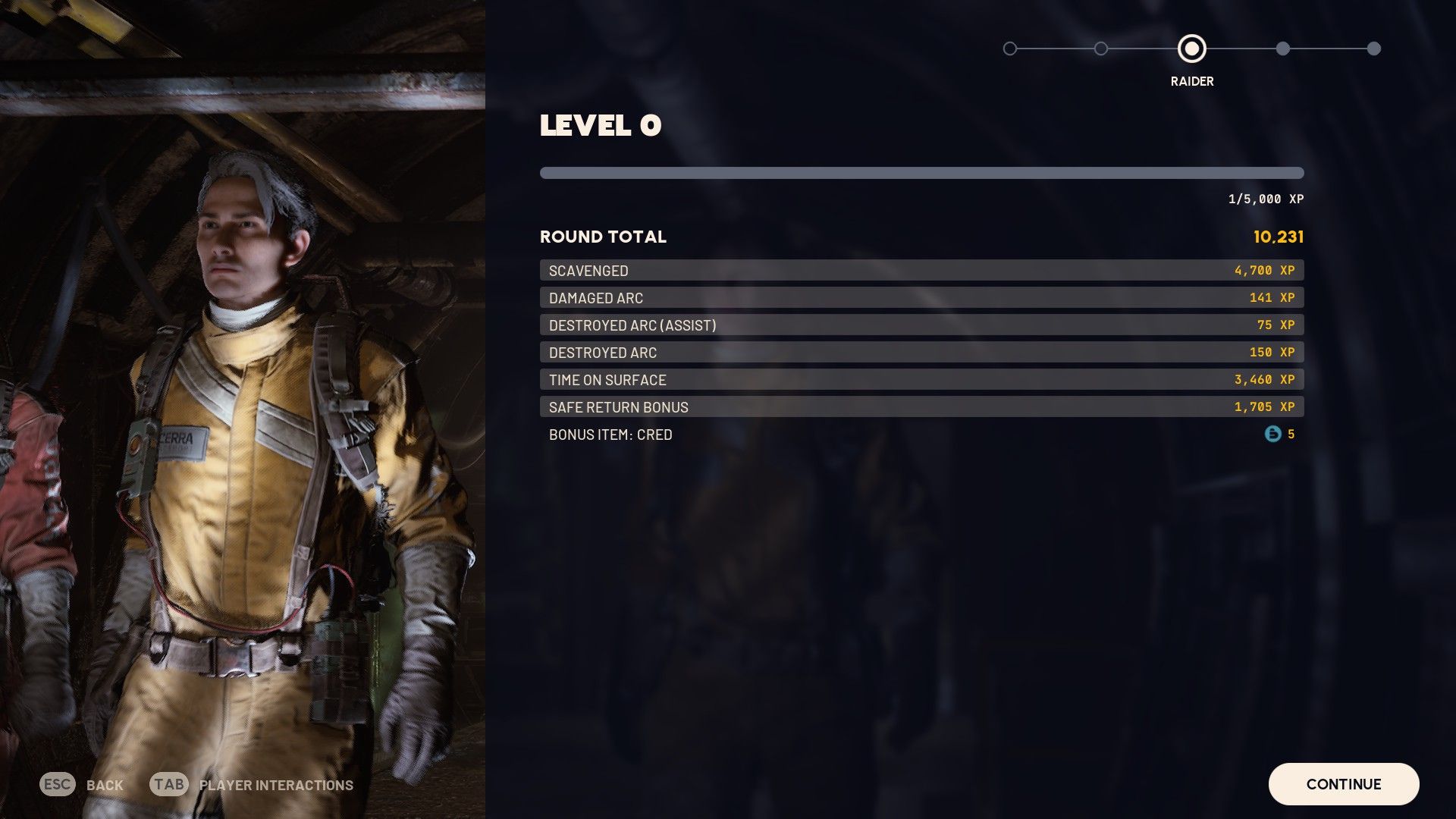Select the highlighted Raider node icon
Image resolution: width=1456 pixels, height=819 pixels.
pyautogui.click(x=1191, y=49)
